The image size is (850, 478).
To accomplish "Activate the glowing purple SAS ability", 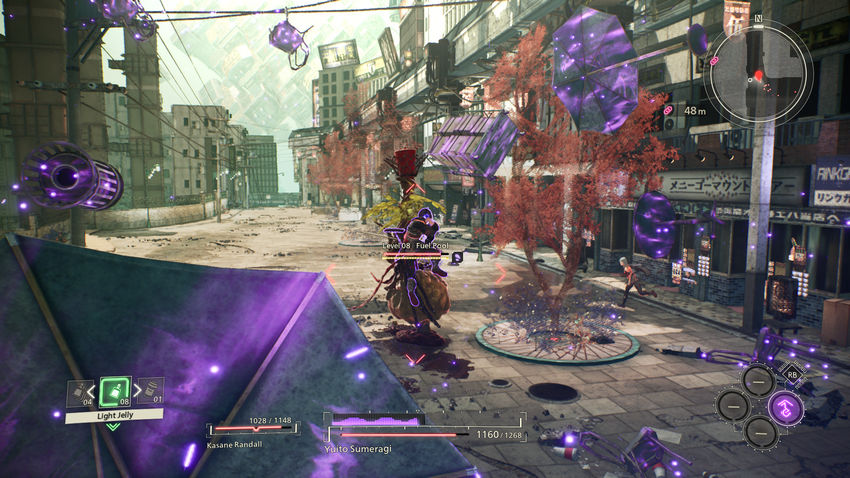I will (786, 407).
